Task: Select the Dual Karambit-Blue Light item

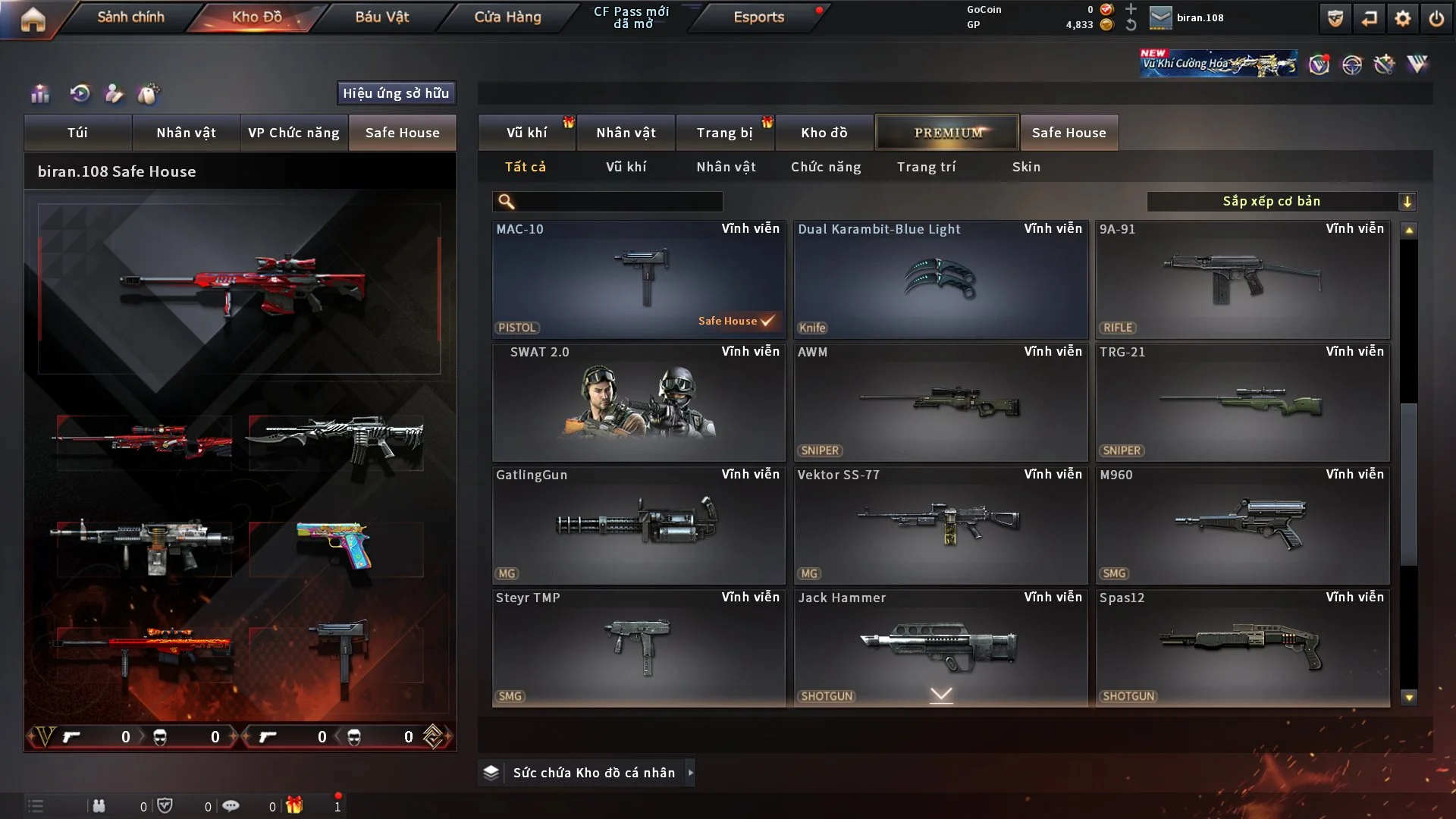Action: click(940, 279)
